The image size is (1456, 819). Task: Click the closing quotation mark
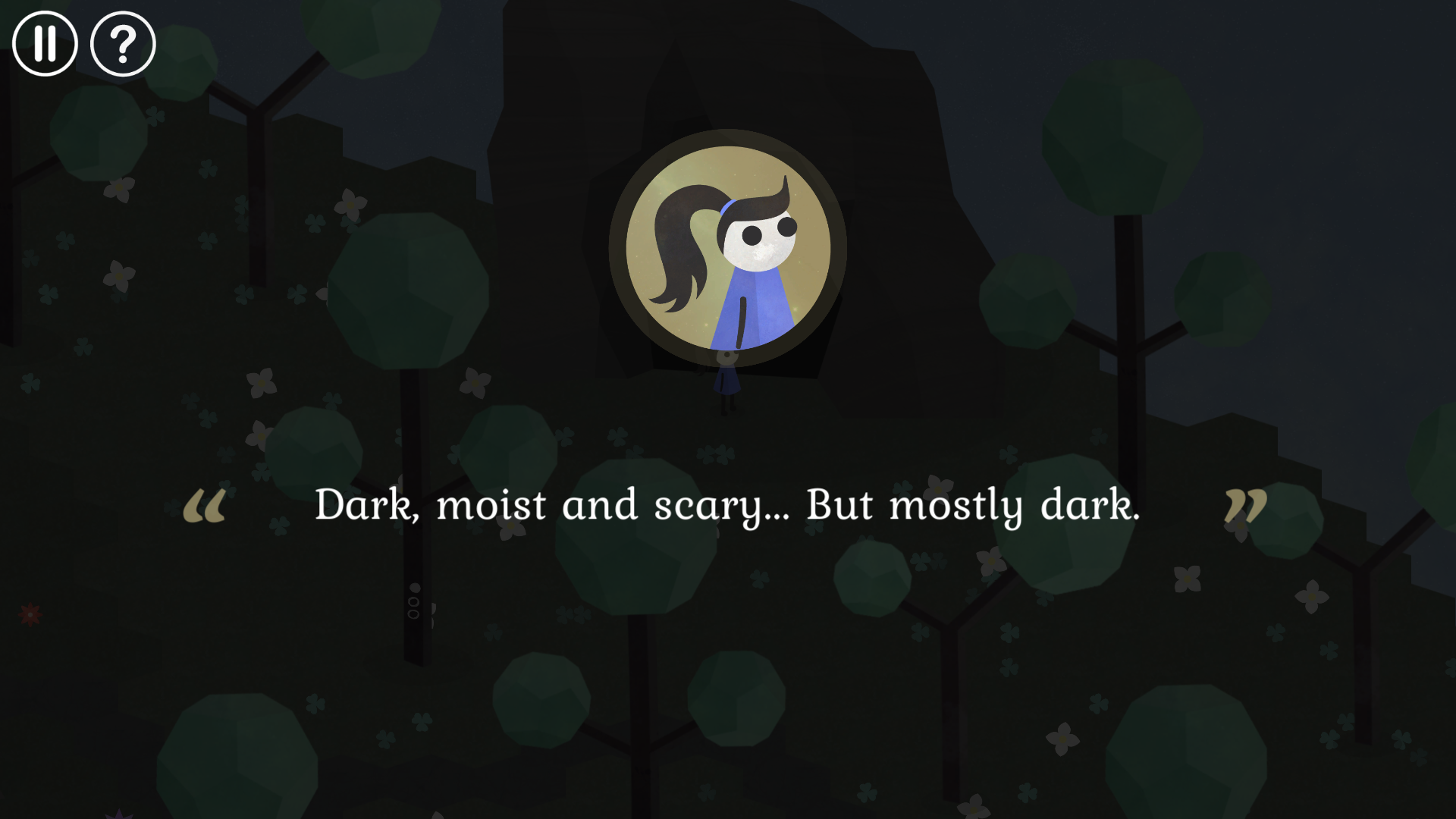pyautogui.click(x=1247, y=504)
